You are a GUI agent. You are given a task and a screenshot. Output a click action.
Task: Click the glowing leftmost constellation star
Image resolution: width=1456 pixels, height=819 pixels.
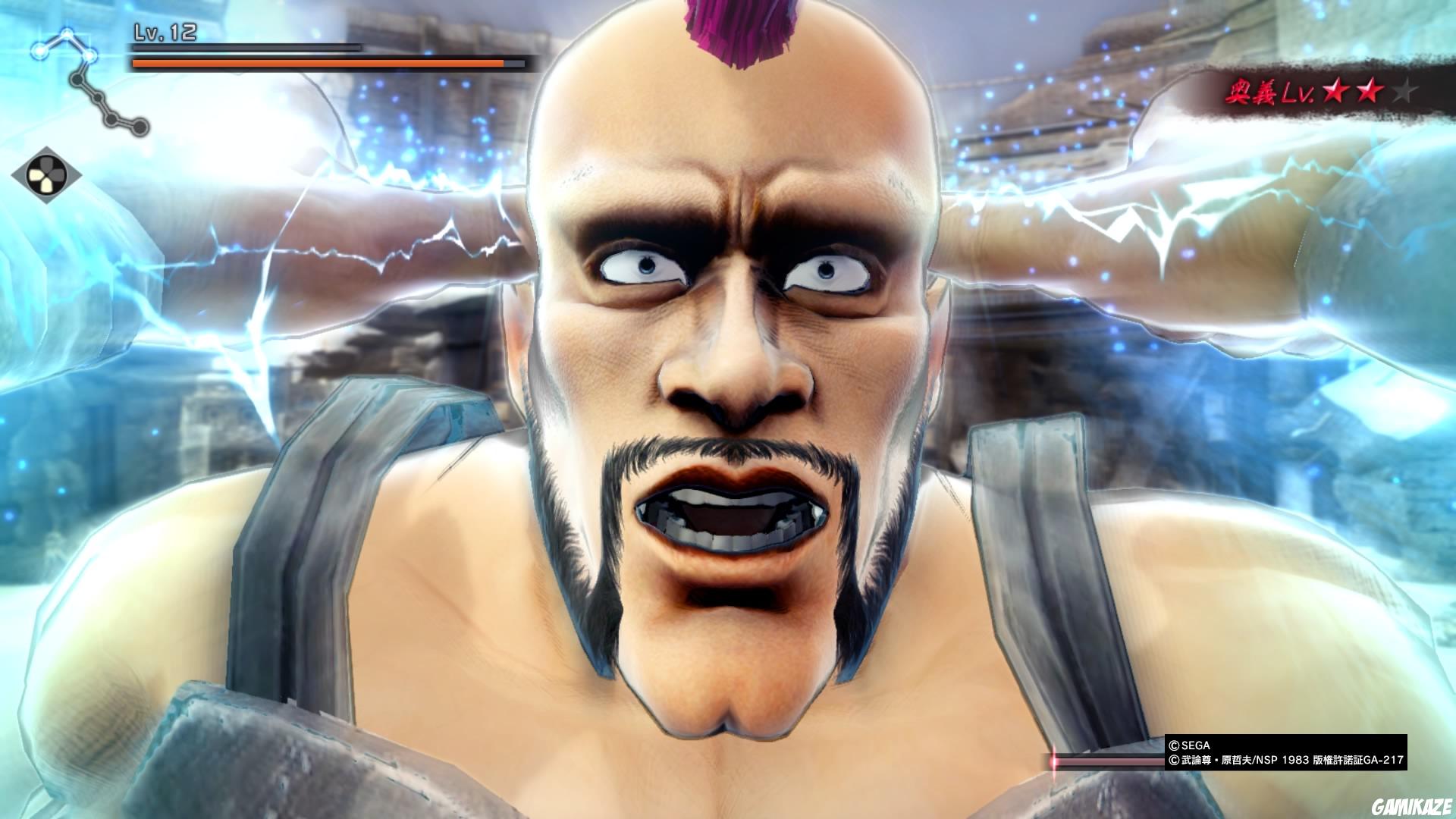39,52
